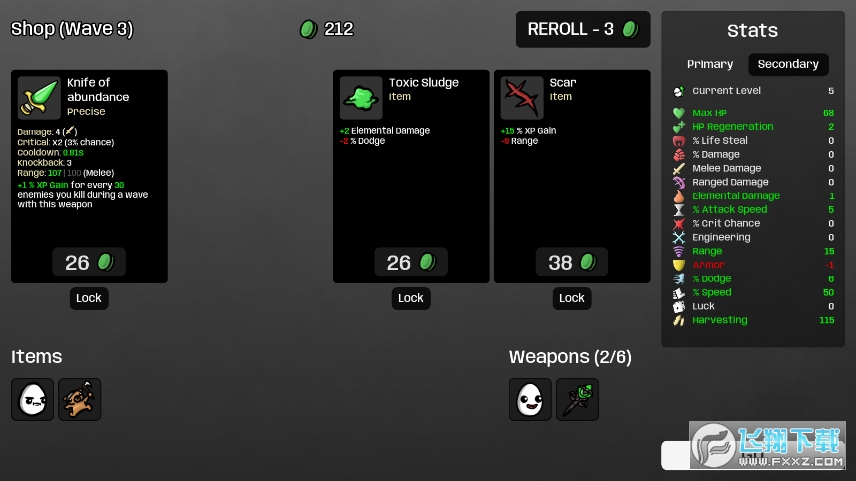Click the Knife of abundance weapon icon

[39, 98]
